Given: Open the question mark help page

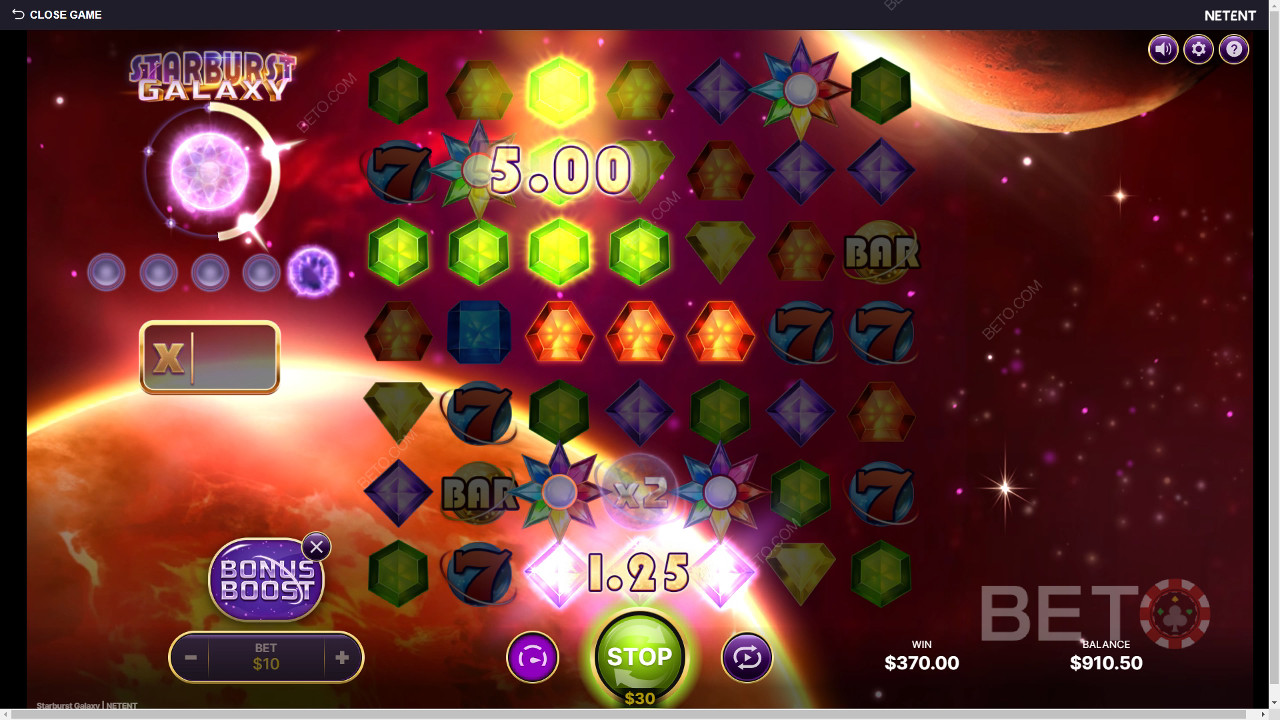Looking at the screenshot, I should pos(1234,49).
